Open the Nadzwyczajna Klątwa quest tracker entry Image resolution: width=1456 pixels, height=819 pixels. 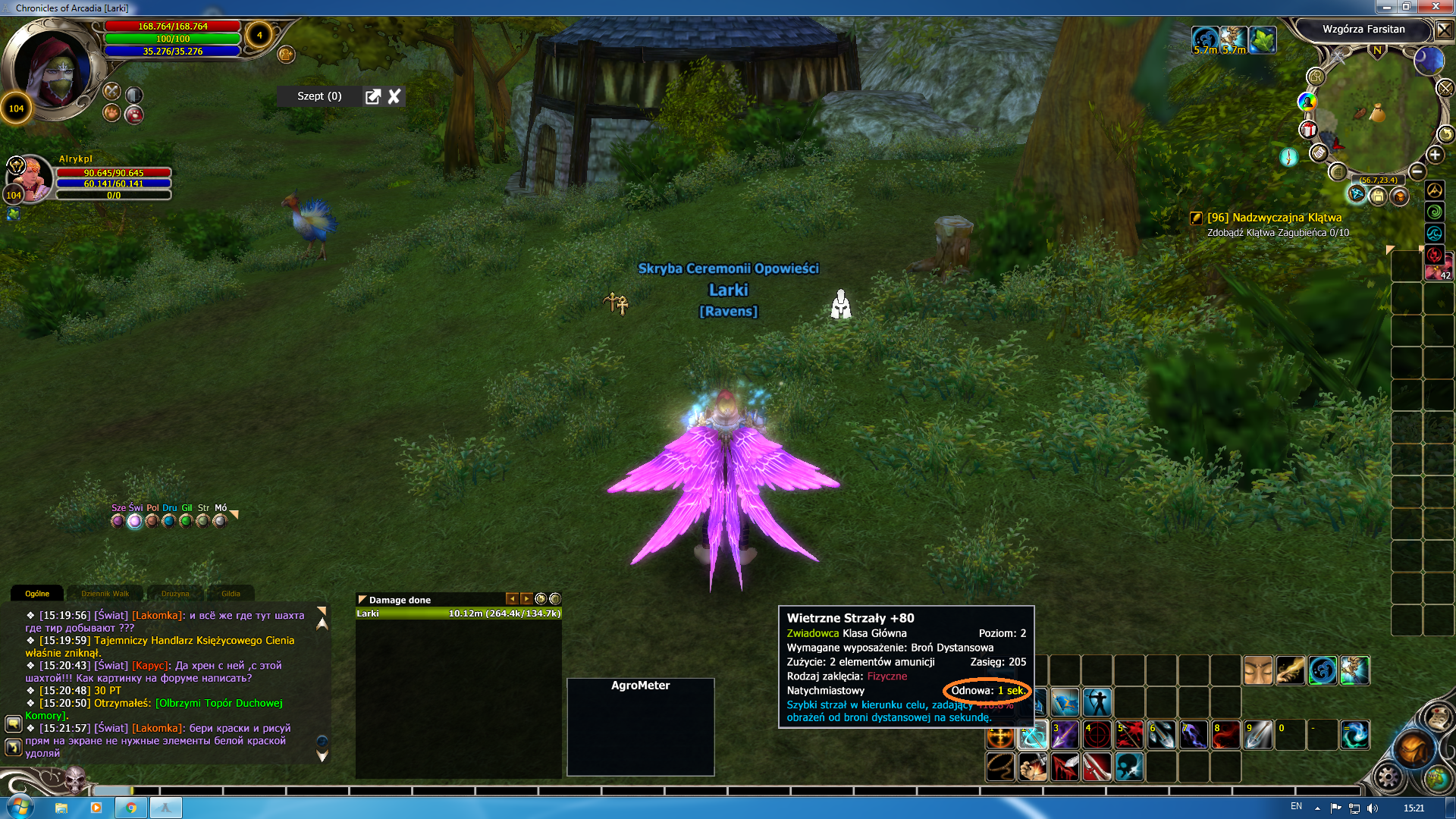[x=1274, y=218]
